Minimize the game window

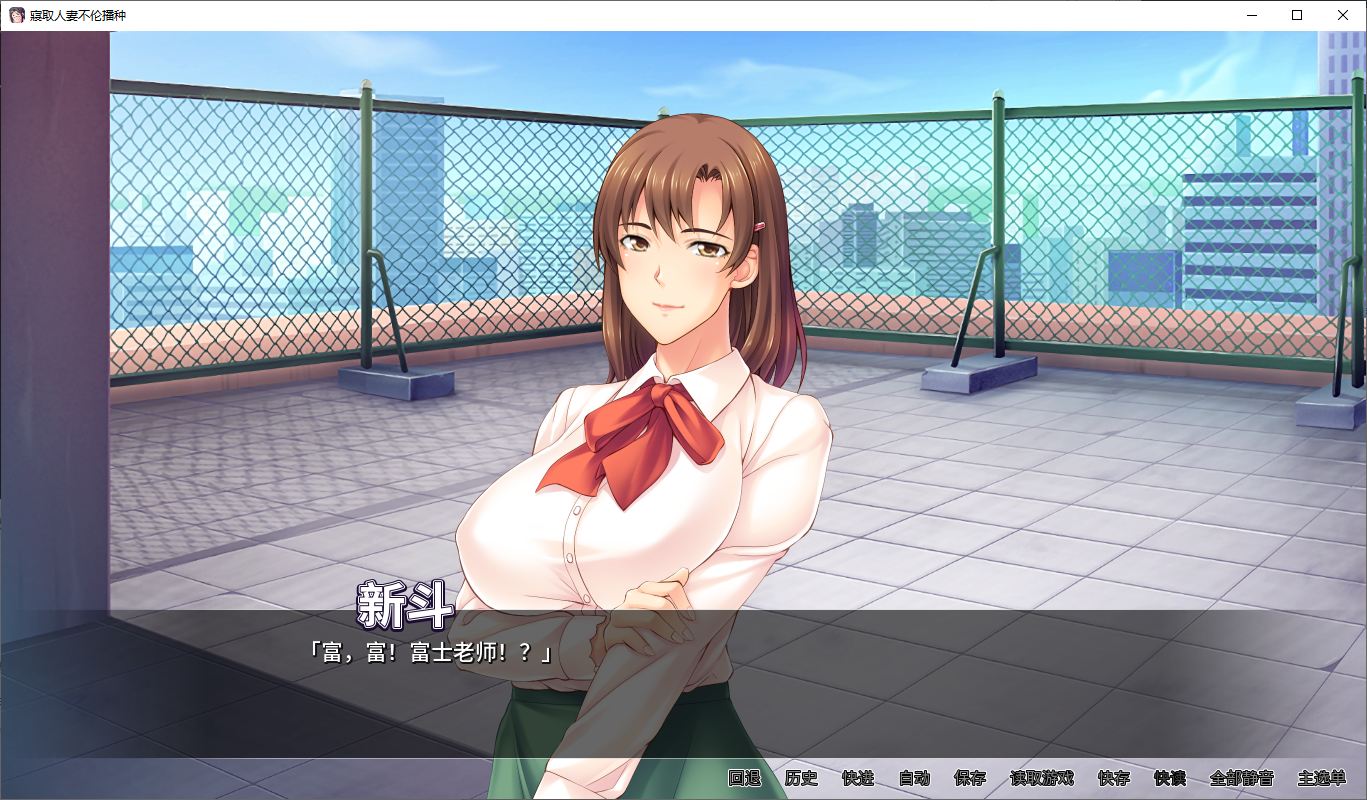[1251, 15]
